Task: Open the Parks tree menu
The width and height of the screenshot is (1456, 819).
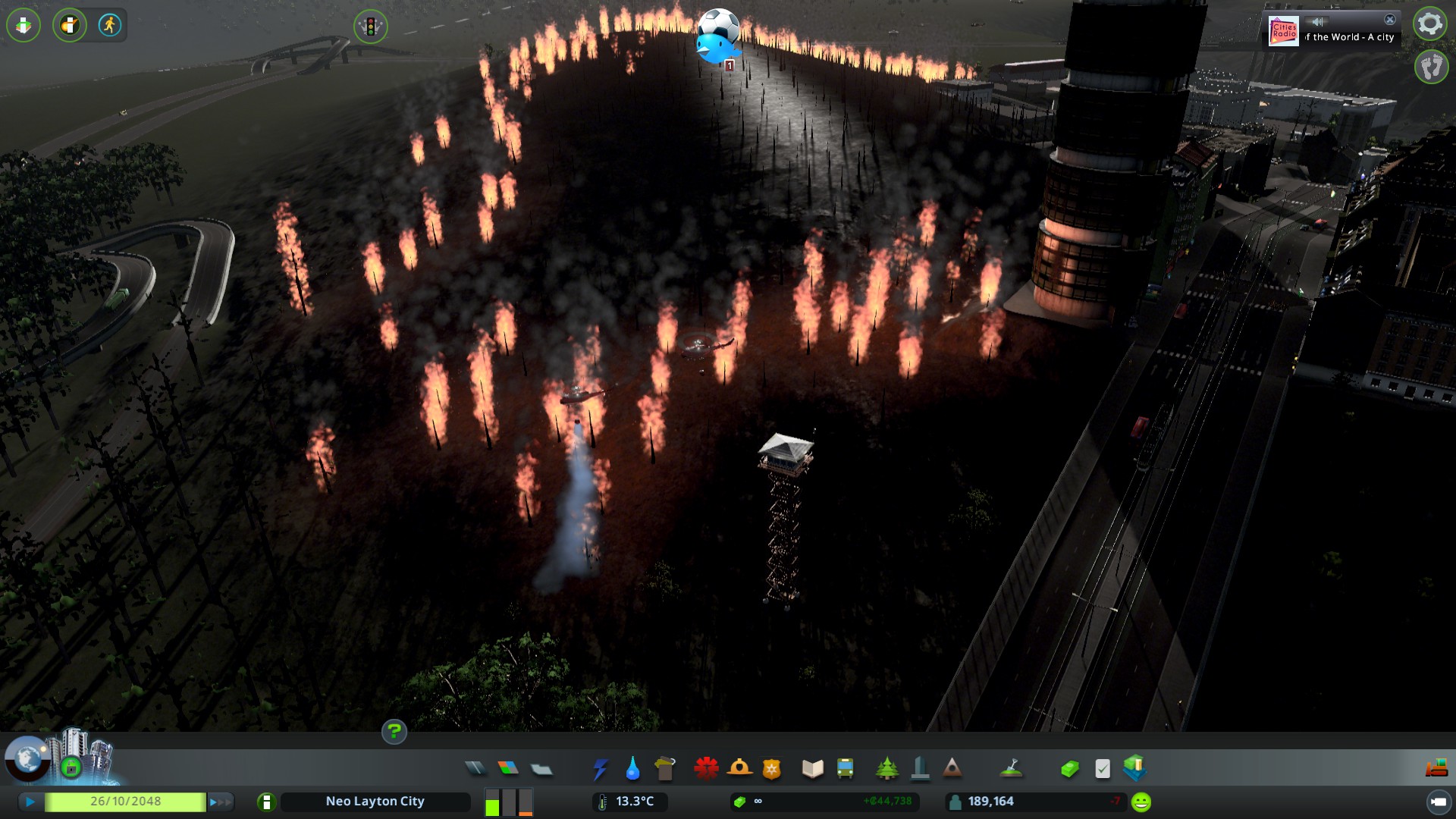Action: click(886, 769)
